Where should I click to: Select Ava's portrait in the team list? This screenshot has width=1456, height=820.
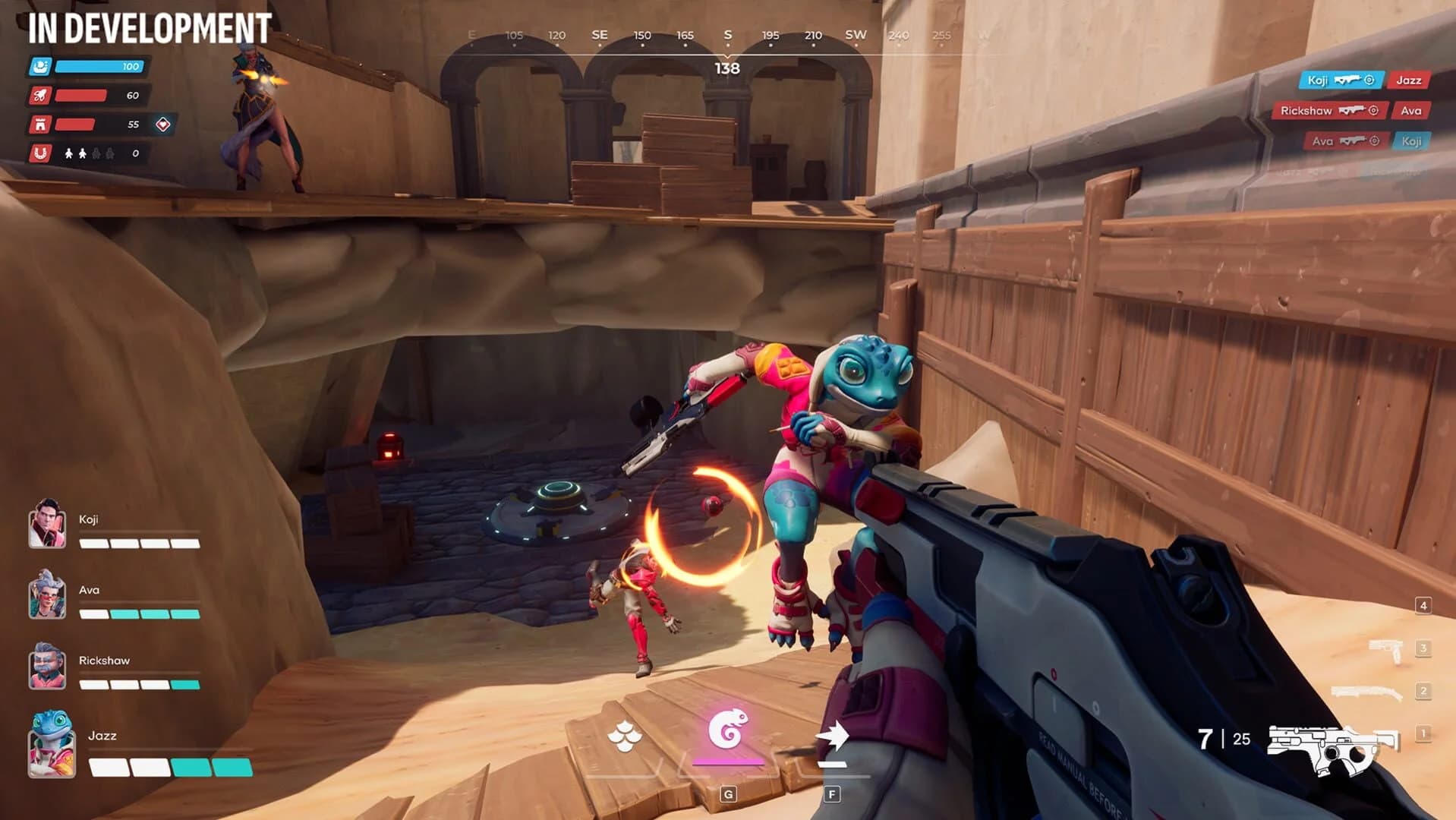pos(47,599)
